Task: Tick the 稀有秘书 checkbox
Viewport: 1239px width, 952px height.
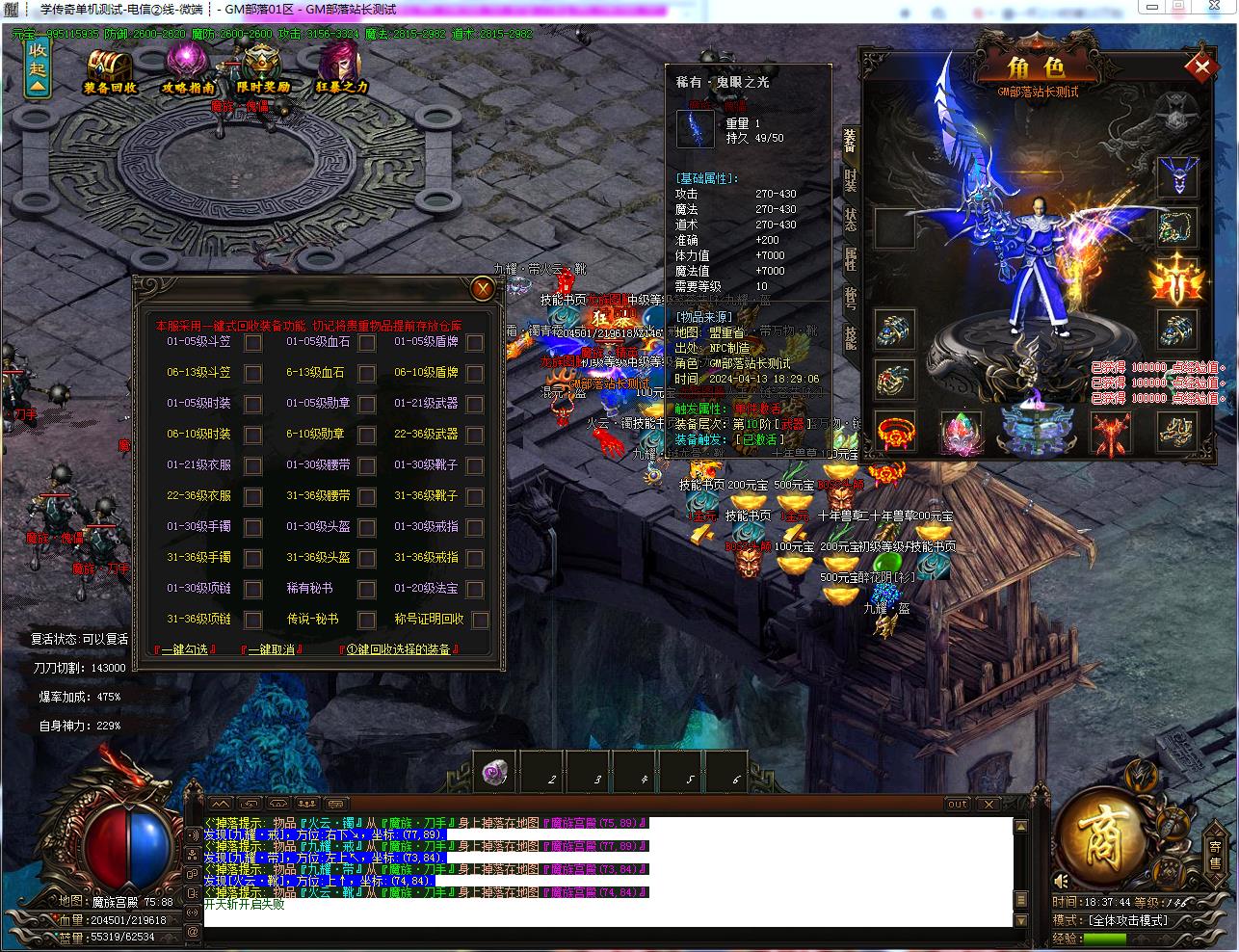Action: pos(366,590)
